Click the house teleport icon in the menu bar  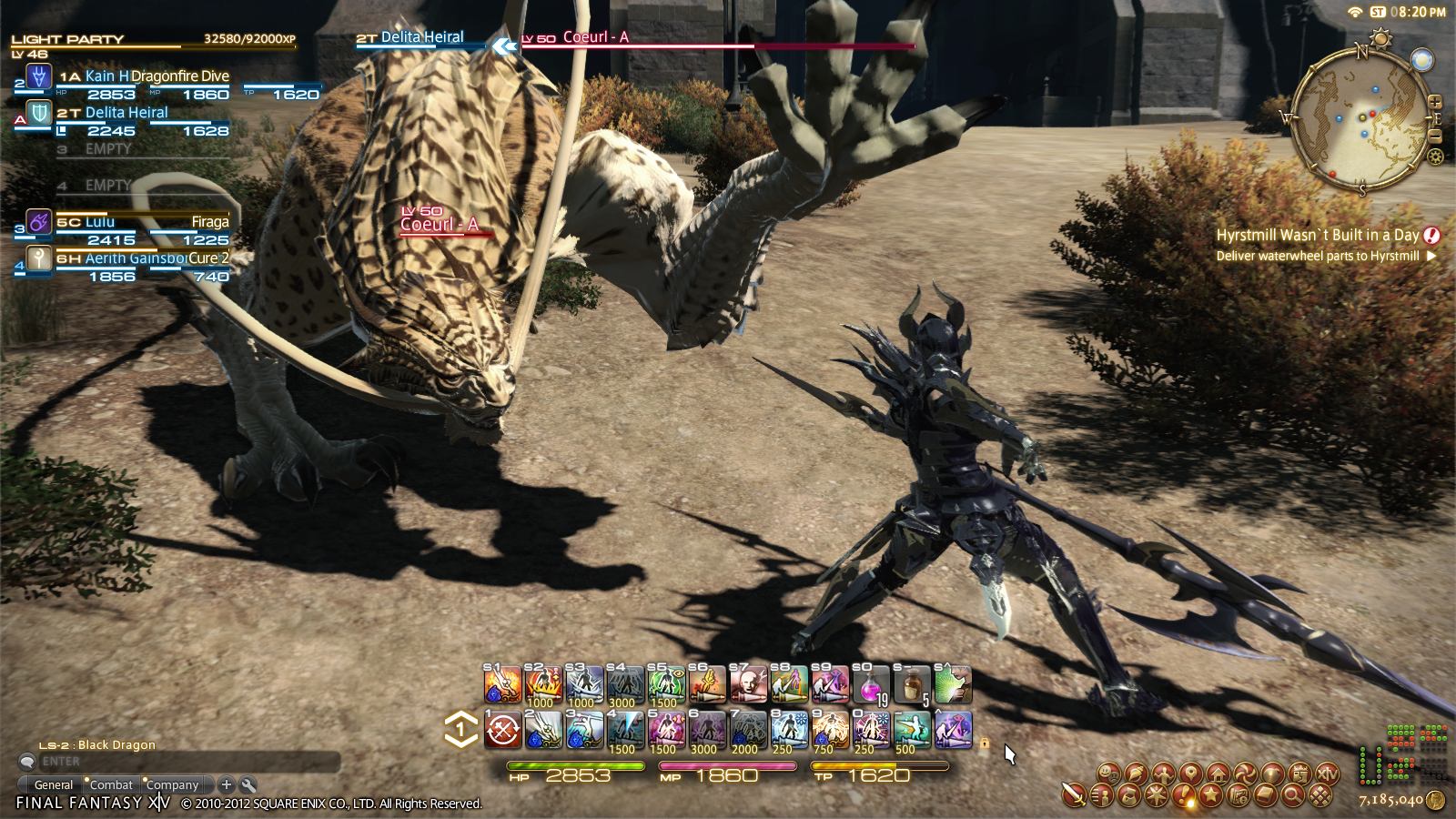click(1218, 775)
